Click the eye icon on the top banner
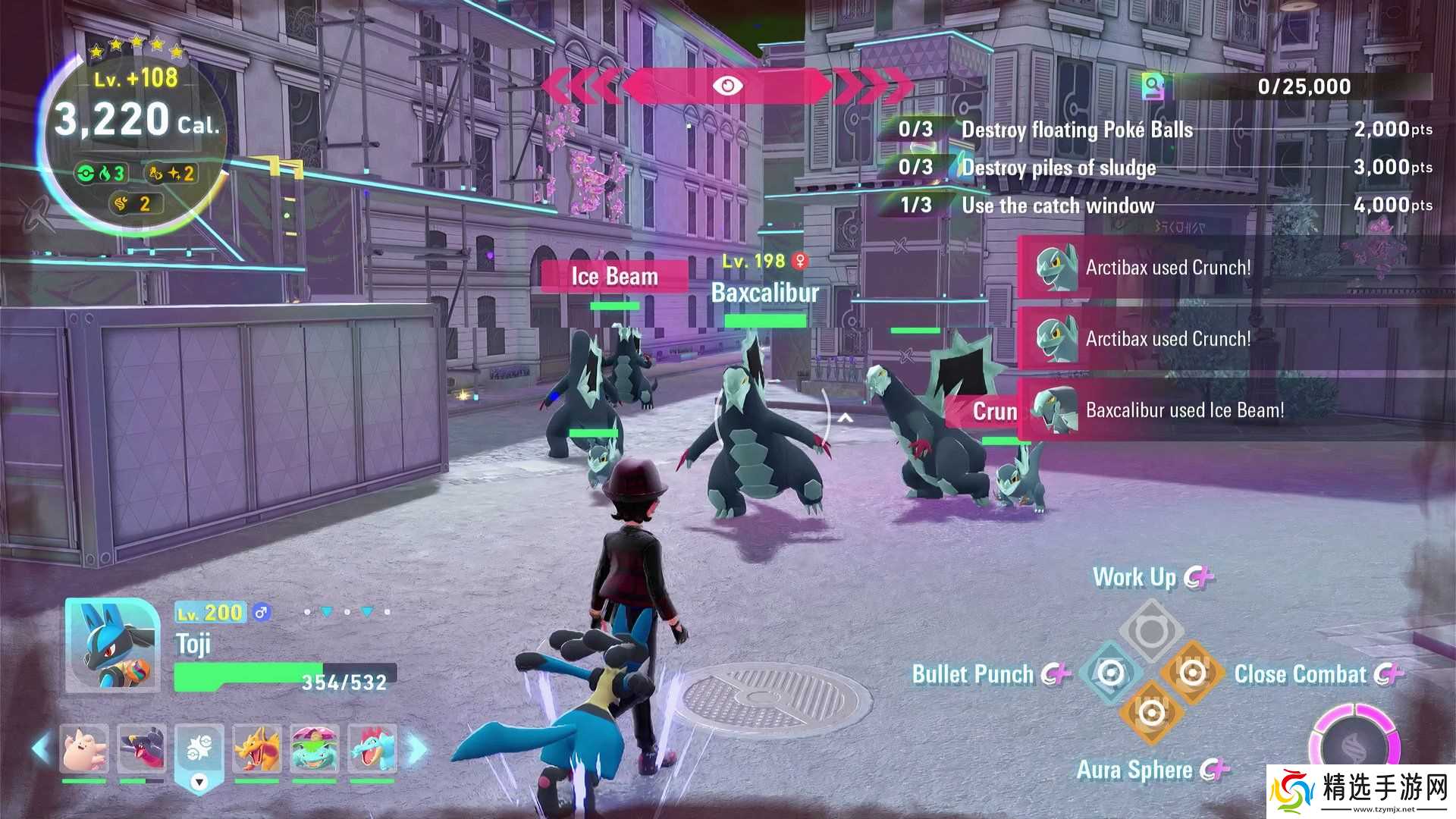This screenshot has width=1456, height=819. [727, 86]
